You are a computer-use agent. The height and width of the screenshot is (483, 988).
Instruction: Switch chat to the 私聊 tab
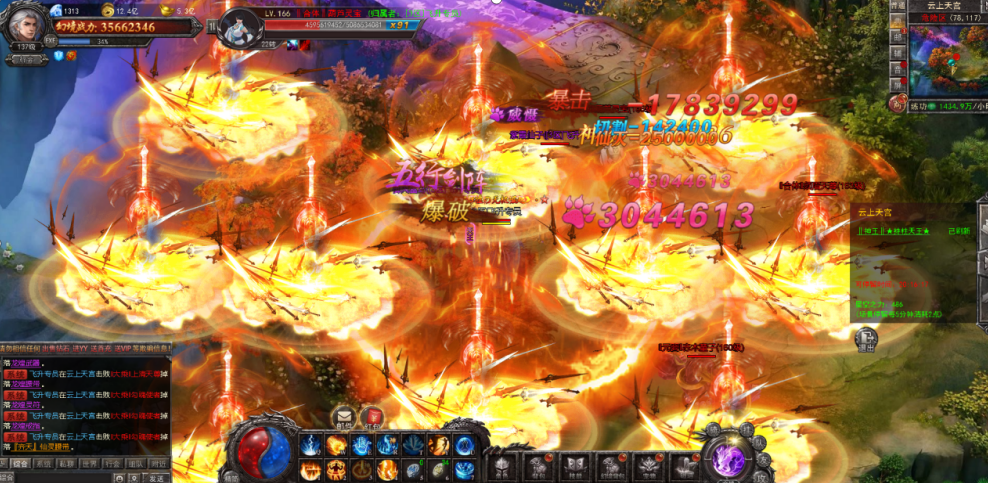[65, 464]
